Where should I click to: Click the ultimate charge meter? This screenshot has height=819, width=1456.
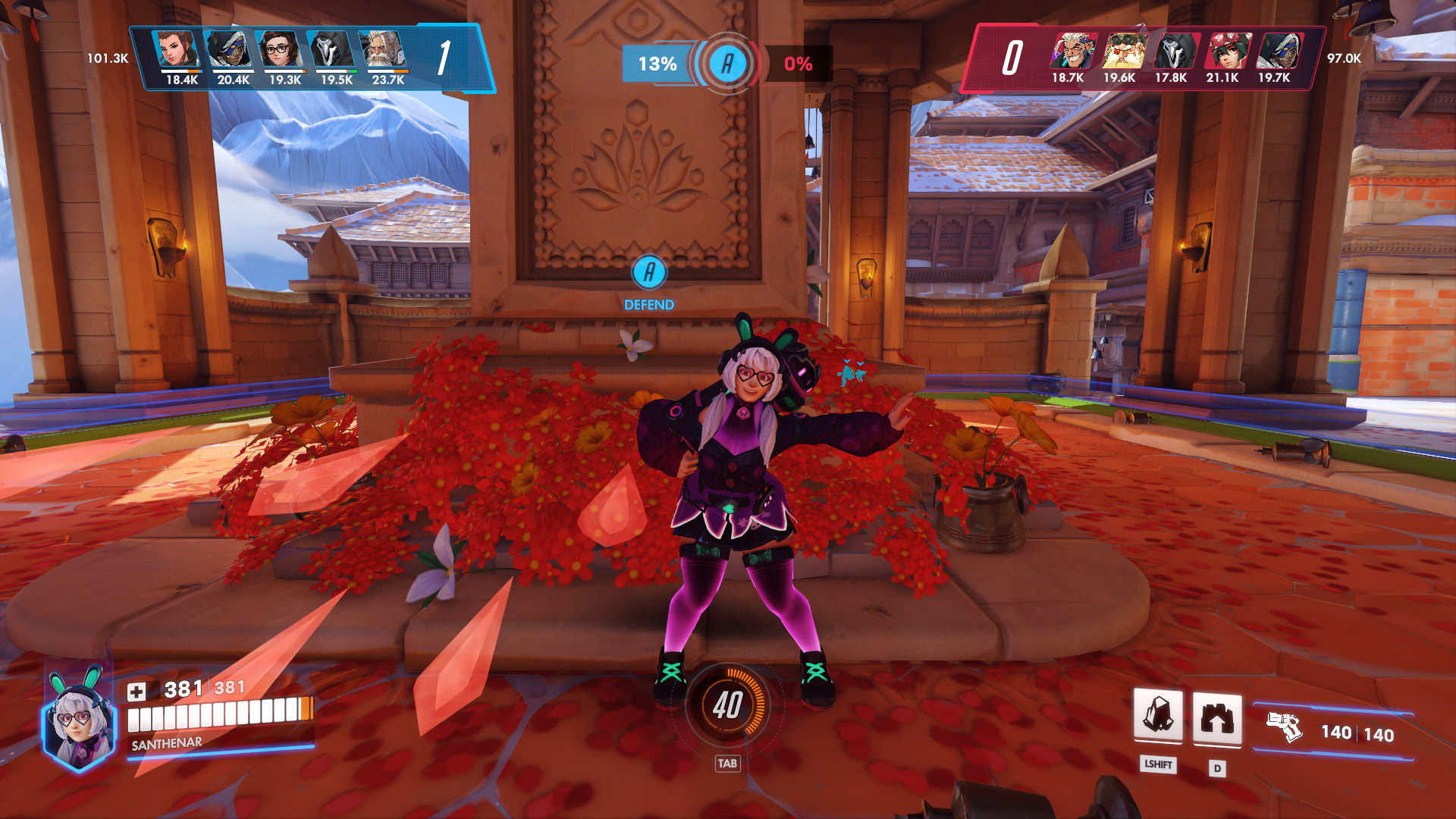pyautogui.click(x=727, y=705)
